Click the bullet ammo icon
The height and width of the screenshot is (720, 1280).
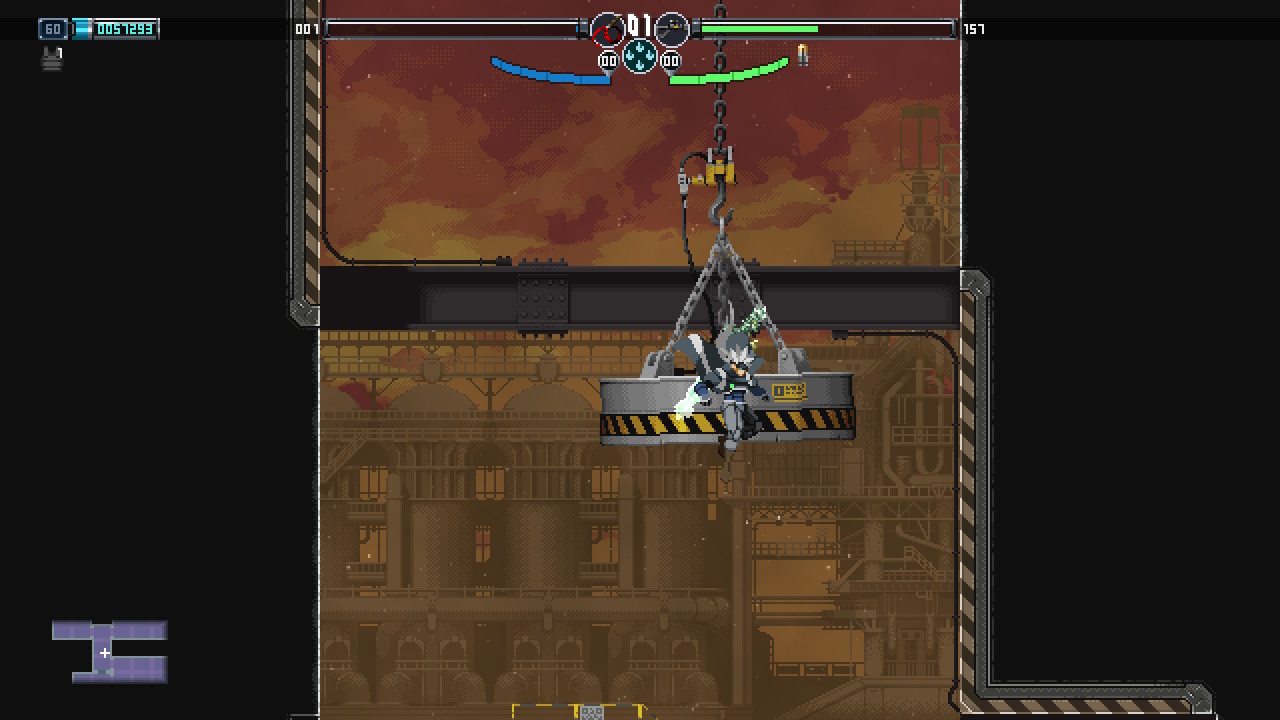[x=802, y=54]
